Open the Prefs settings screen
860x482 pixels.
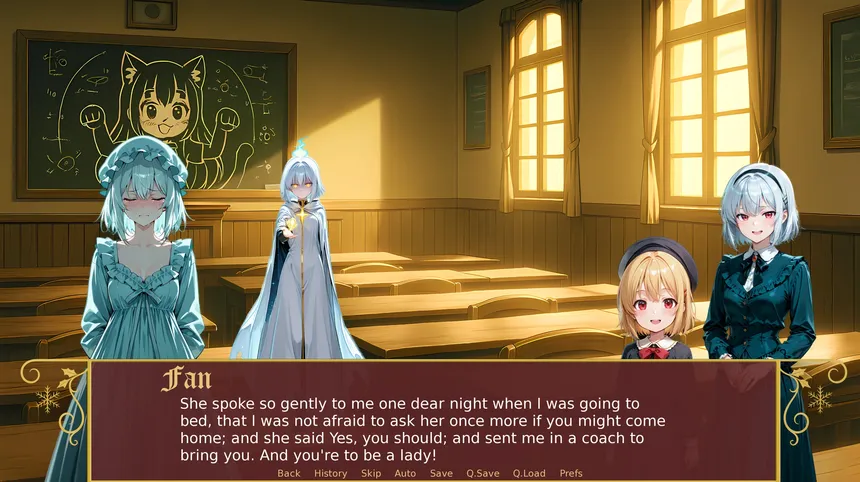pos(571,473)
